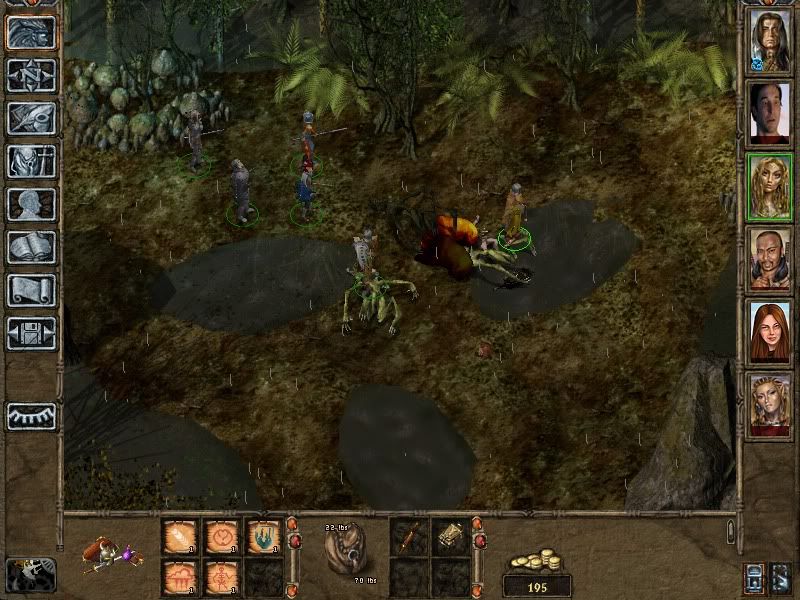This screenshot has height=600, width=800.
Task: Click the gold coins pile
Action: tap(536, 560)
